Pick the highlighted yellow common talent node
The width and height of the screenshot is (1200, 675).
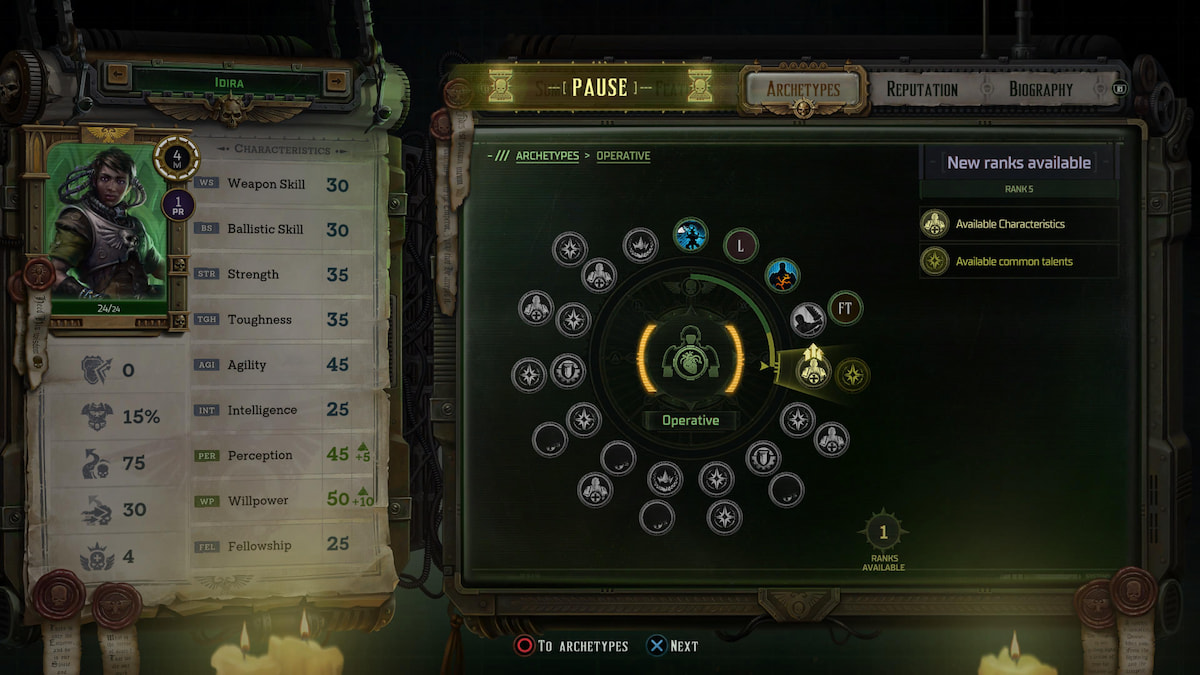853,375
